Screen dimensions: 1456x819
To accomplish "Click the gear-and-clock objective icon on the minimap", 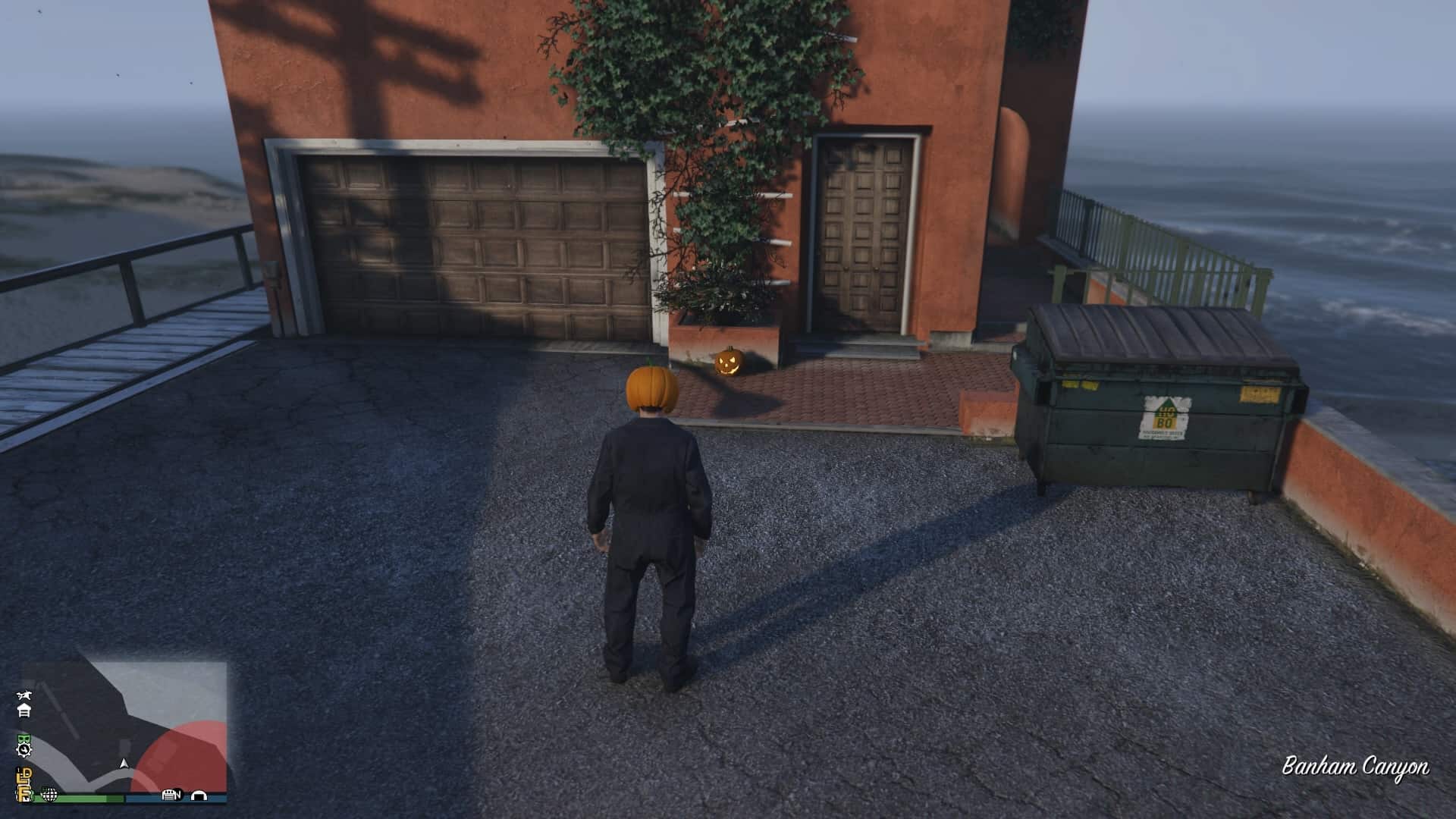I will (x=24, y=751).
